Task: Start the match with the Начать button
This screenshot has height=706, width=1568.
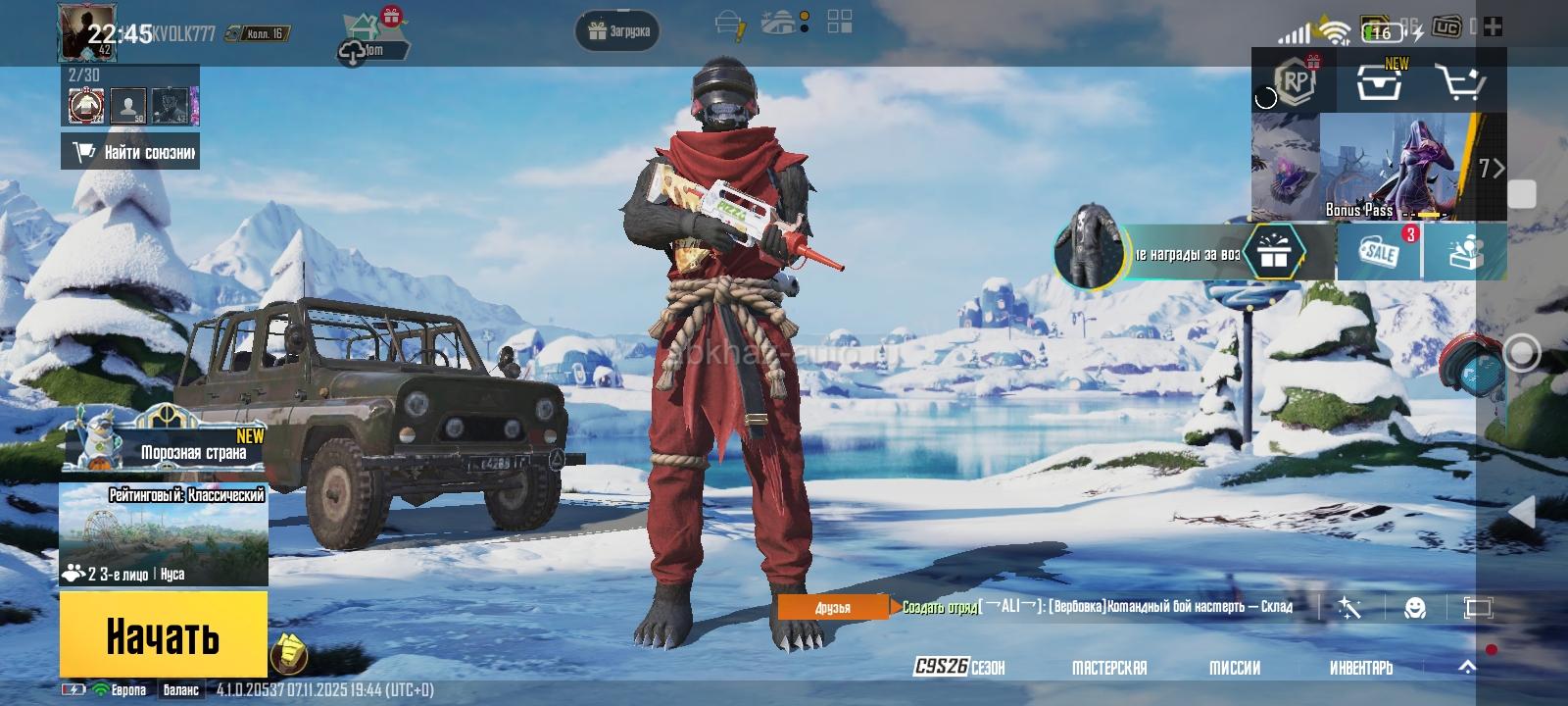Action: (163, 635)
